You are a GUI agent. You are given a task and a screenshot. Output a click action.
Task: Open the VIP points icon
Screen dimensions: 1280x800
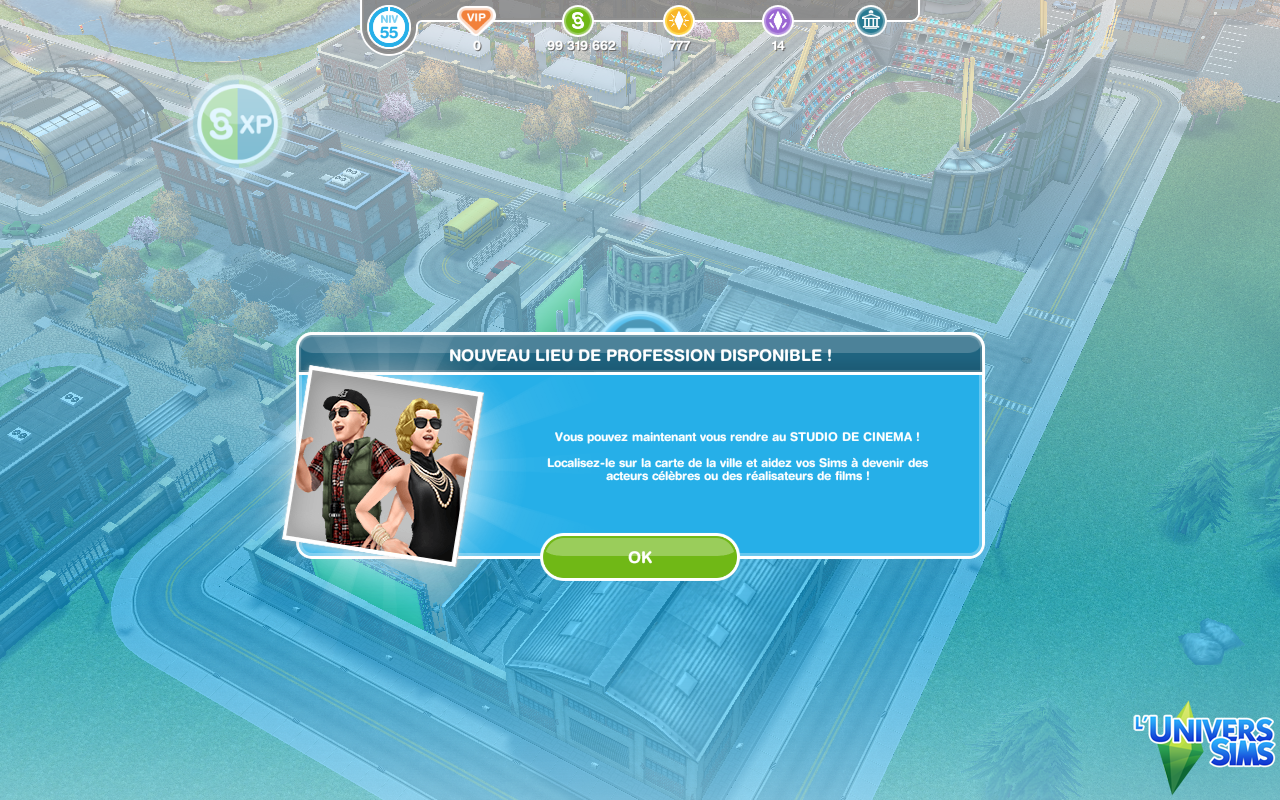[x=476, y=20]
